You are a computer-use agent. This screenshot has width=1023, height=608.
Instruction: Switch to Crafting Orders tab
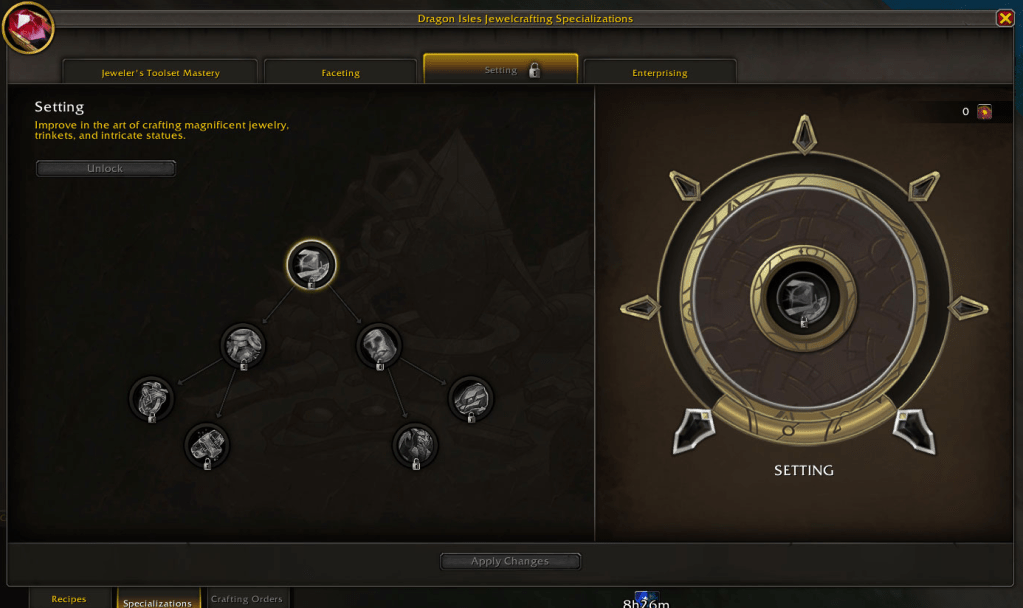(247, 599)
